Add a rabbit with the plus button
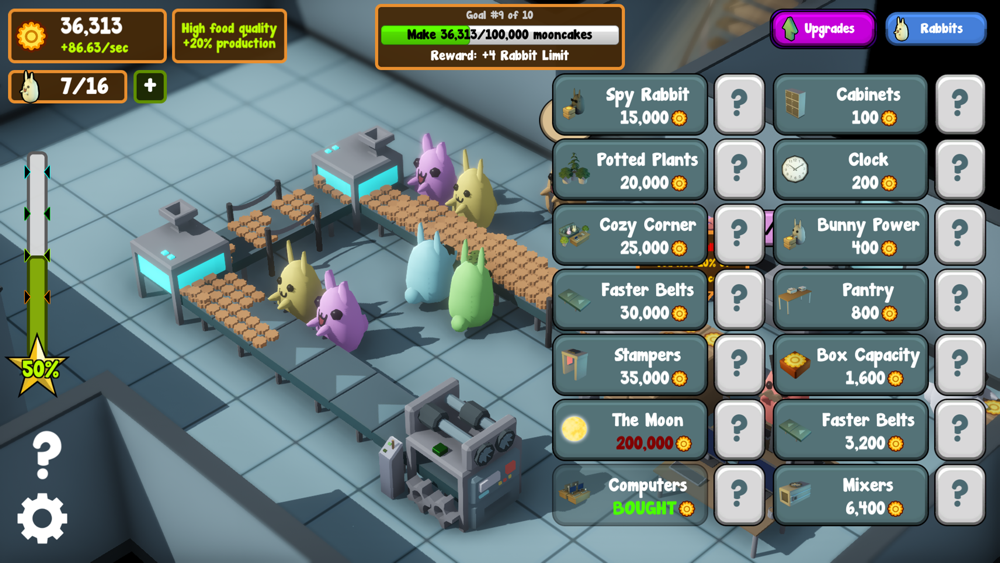 point(150,86)
